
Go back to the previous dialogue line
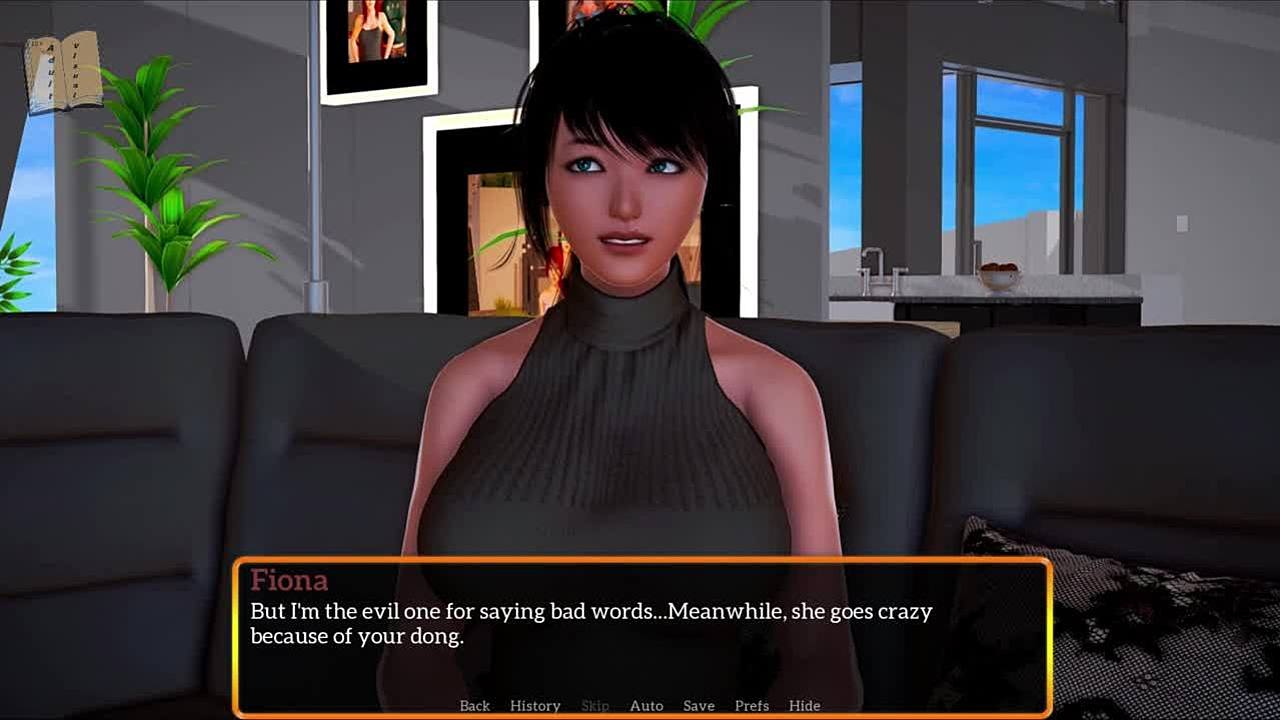[475, 706]
